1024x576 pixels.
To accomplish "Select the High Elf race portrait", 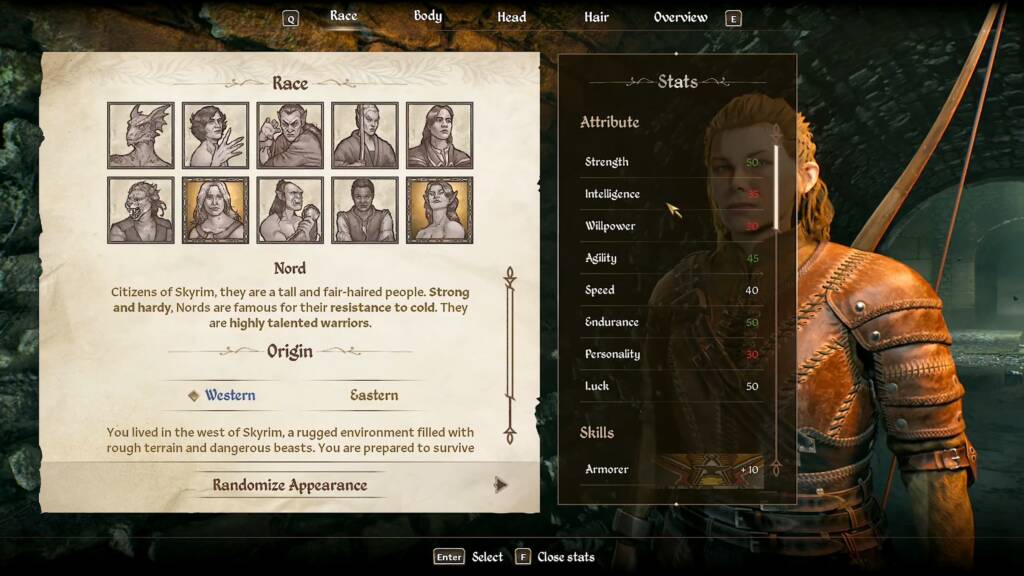I will [365, 135].
